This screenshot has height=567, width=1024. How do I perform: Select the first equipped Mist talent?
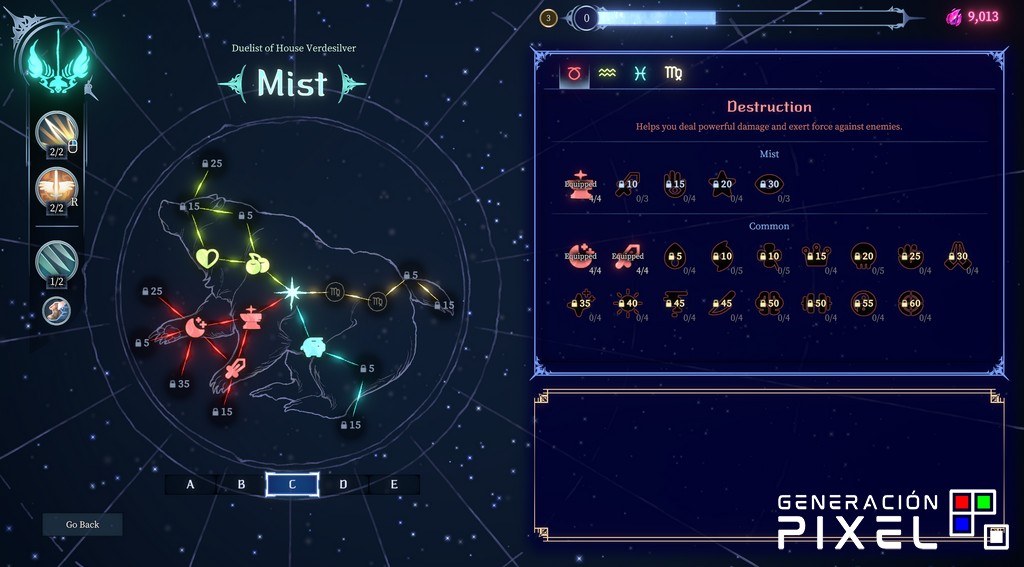click(580, 184)
